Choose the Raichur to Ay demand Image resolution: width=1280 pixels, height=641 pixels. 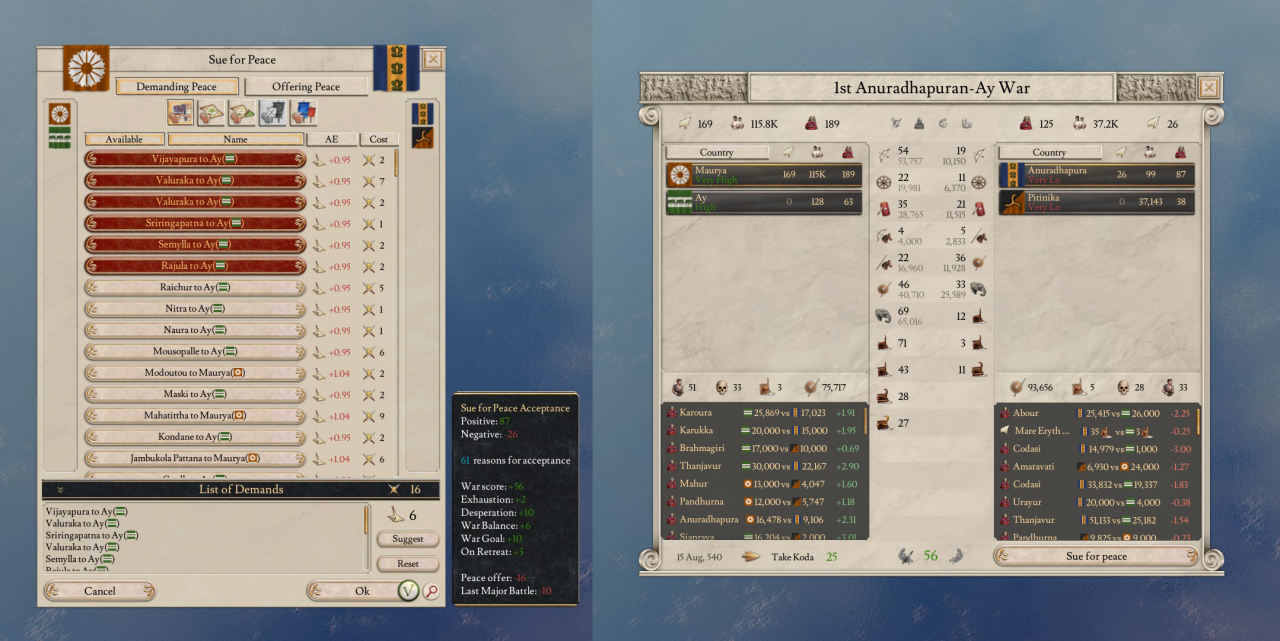coord(195,287)
